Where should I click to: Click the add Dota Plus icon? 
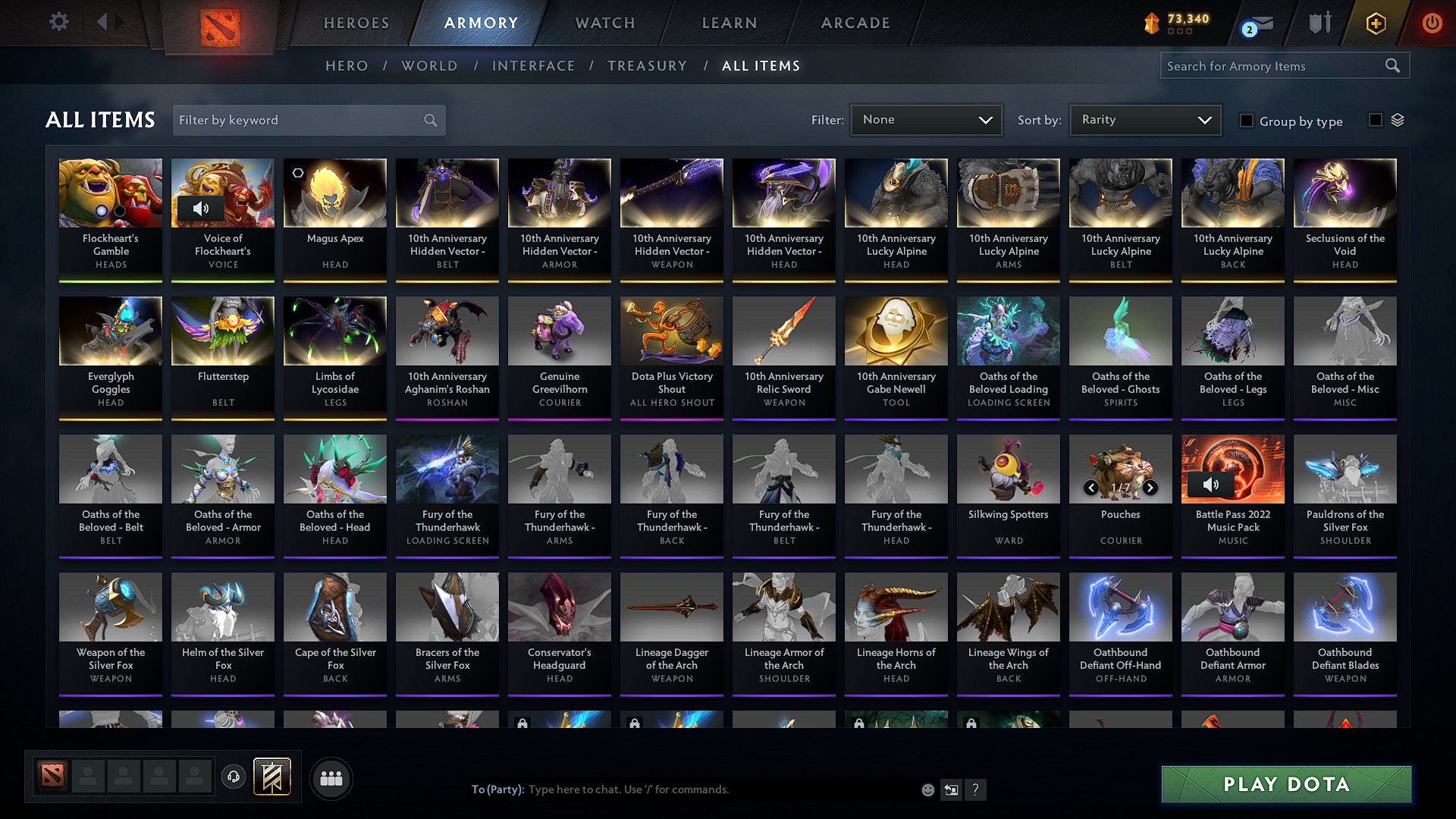coord(1375,23)
